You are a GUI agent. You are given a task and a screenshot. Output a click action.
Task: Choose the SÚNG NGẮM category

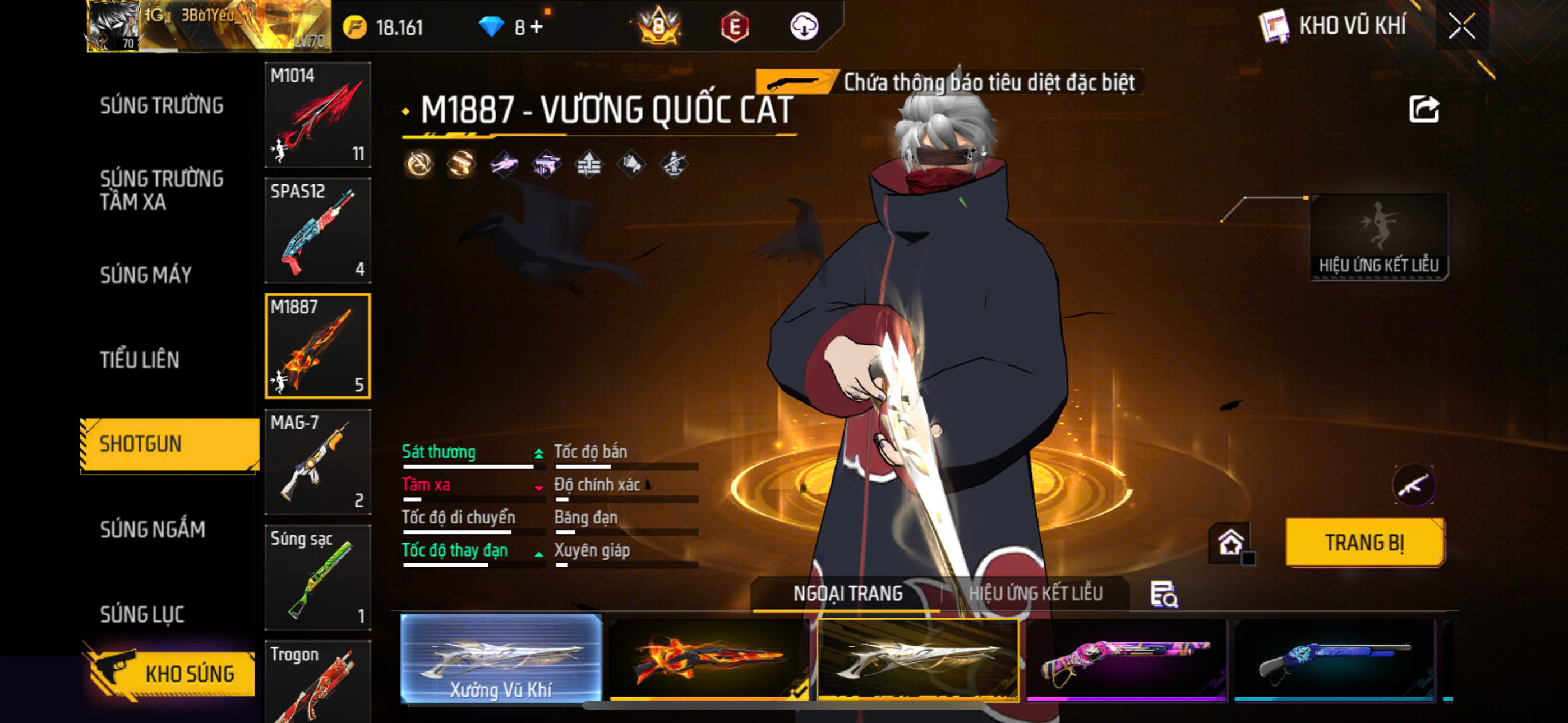[x=152, y=530]
